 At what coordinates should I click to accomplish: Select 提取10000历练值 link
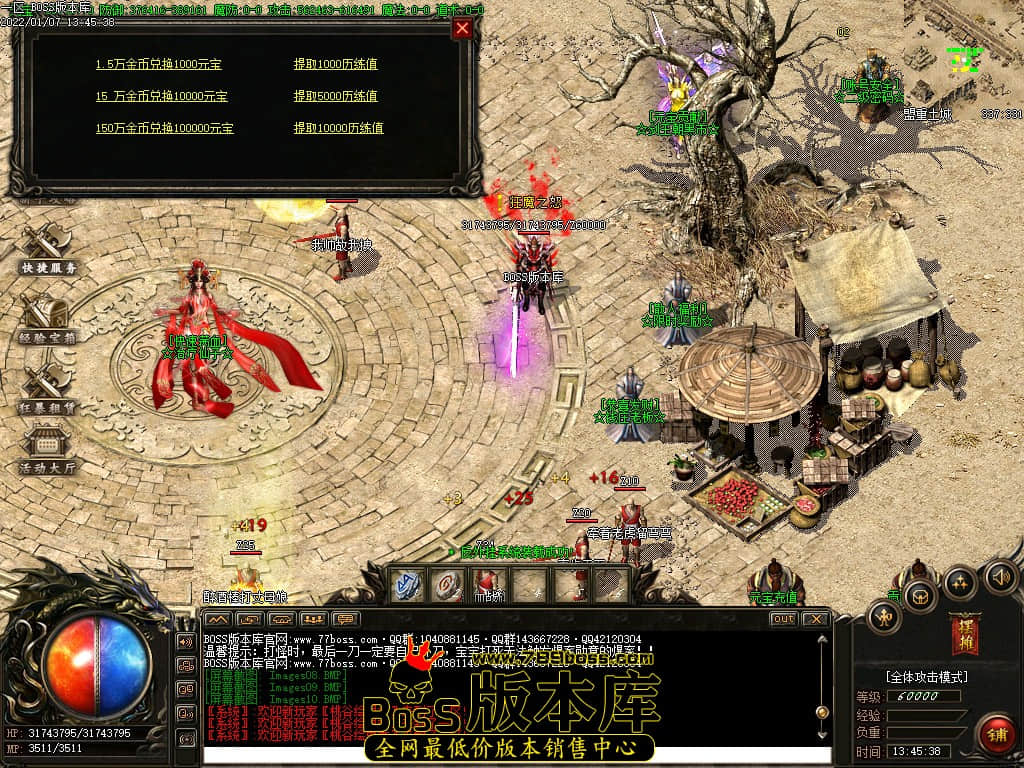(338, 128)
